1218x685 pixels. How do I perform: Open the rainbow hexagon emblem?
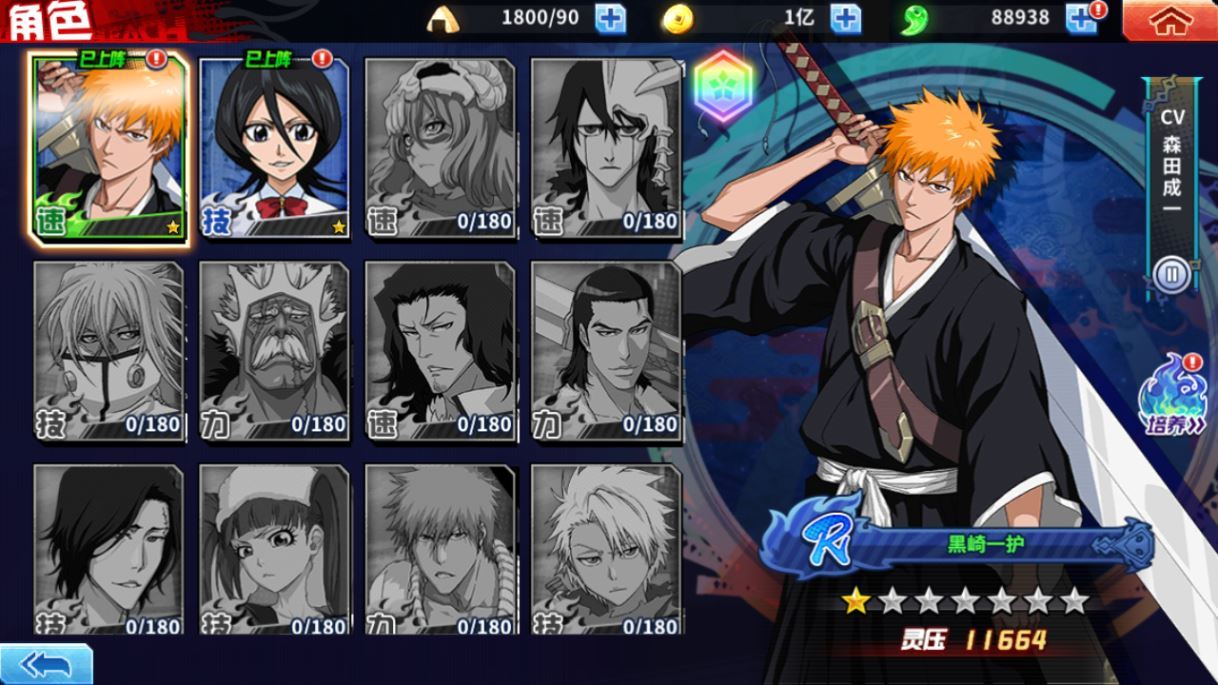pos(723,86)
